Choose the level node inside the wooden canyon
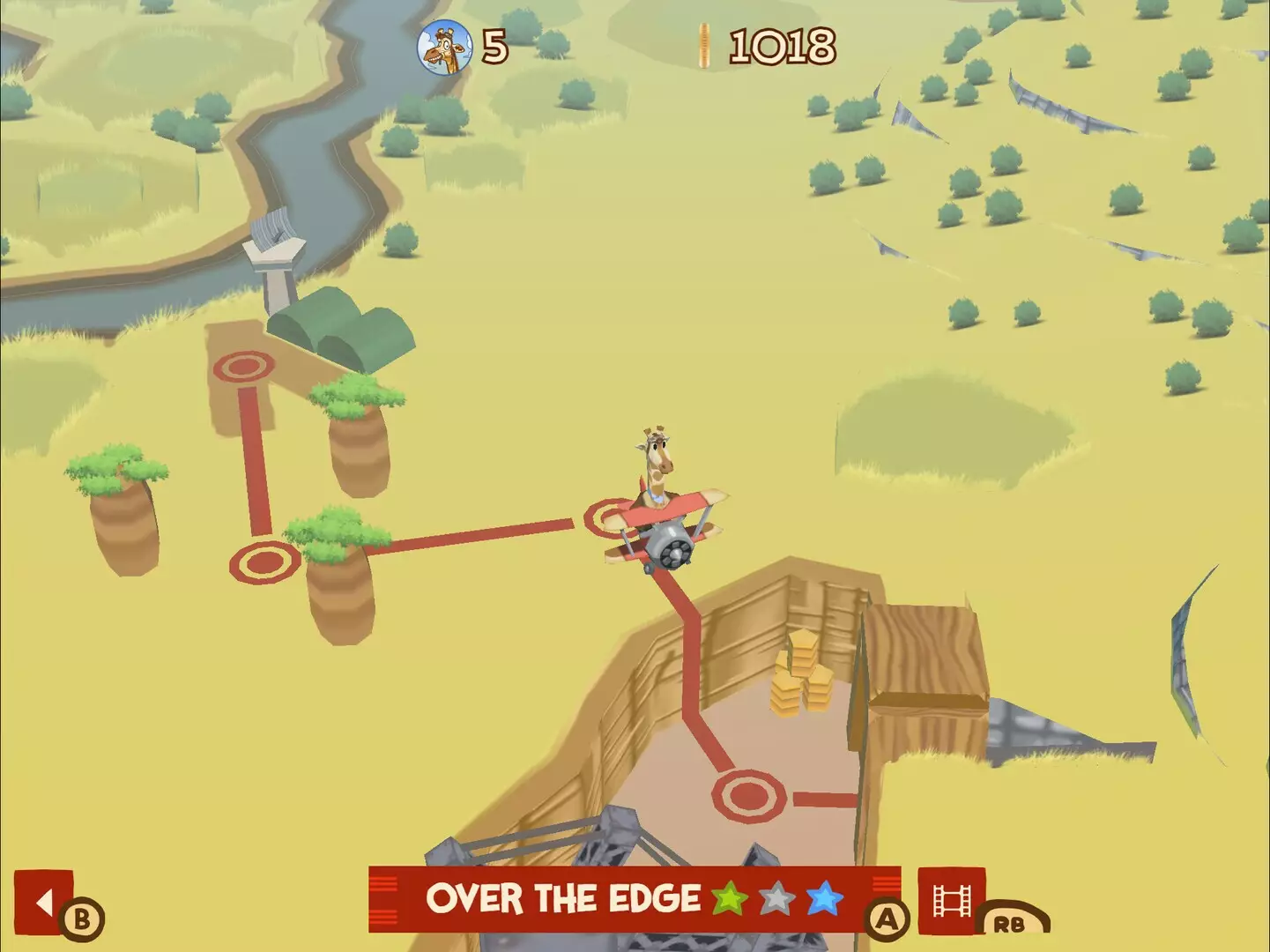 [x=748, y=795]
